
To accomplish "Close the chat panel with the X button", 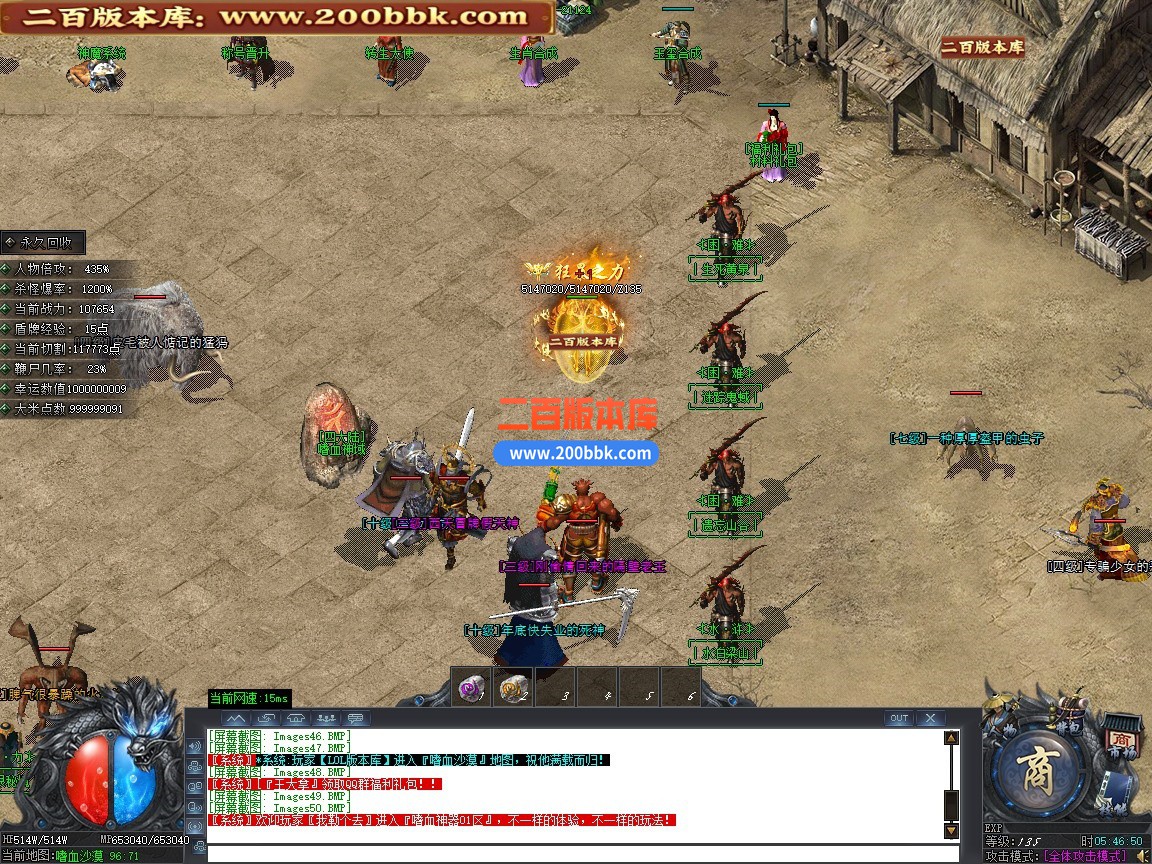I will click(930, 718).
